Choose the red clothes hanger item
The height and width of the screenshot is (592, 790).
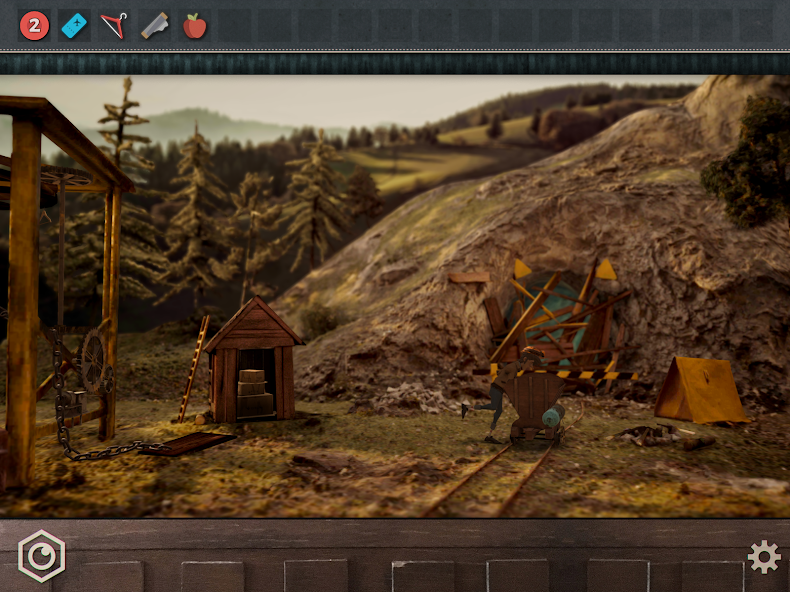[x=115, y=26]
